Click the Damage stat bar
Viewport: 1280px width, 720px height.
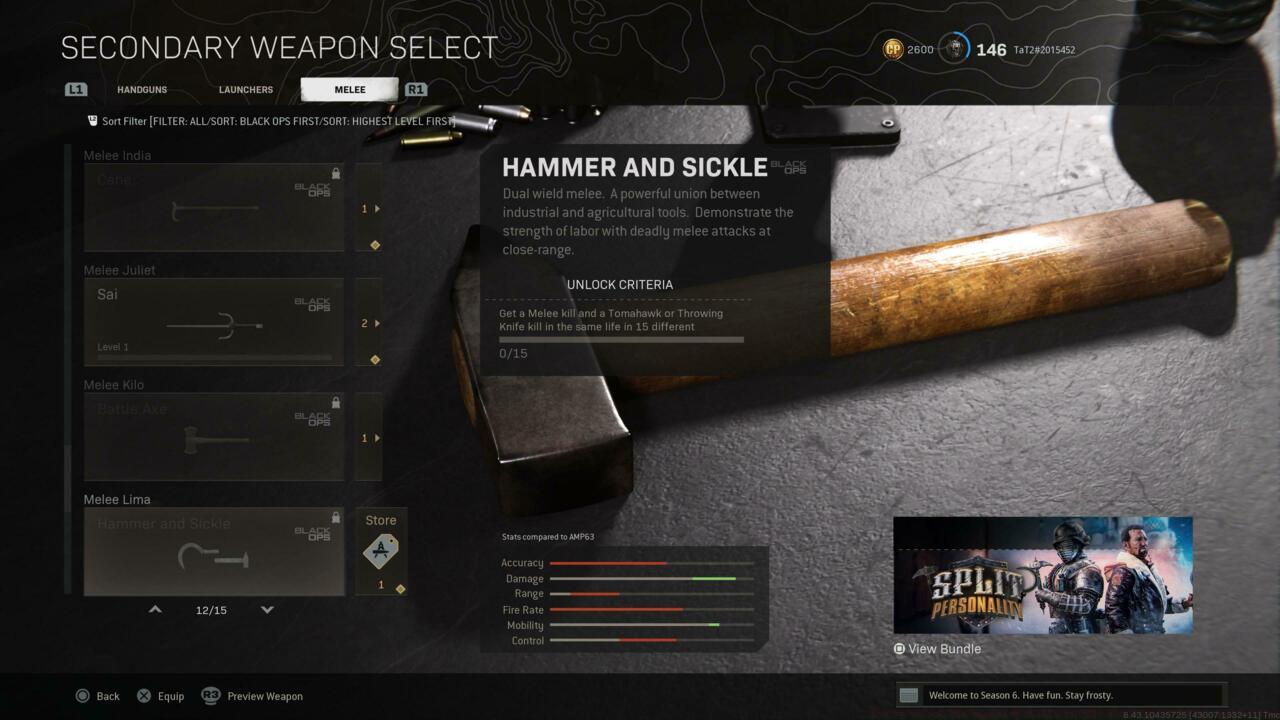click(x=650, y=578)
